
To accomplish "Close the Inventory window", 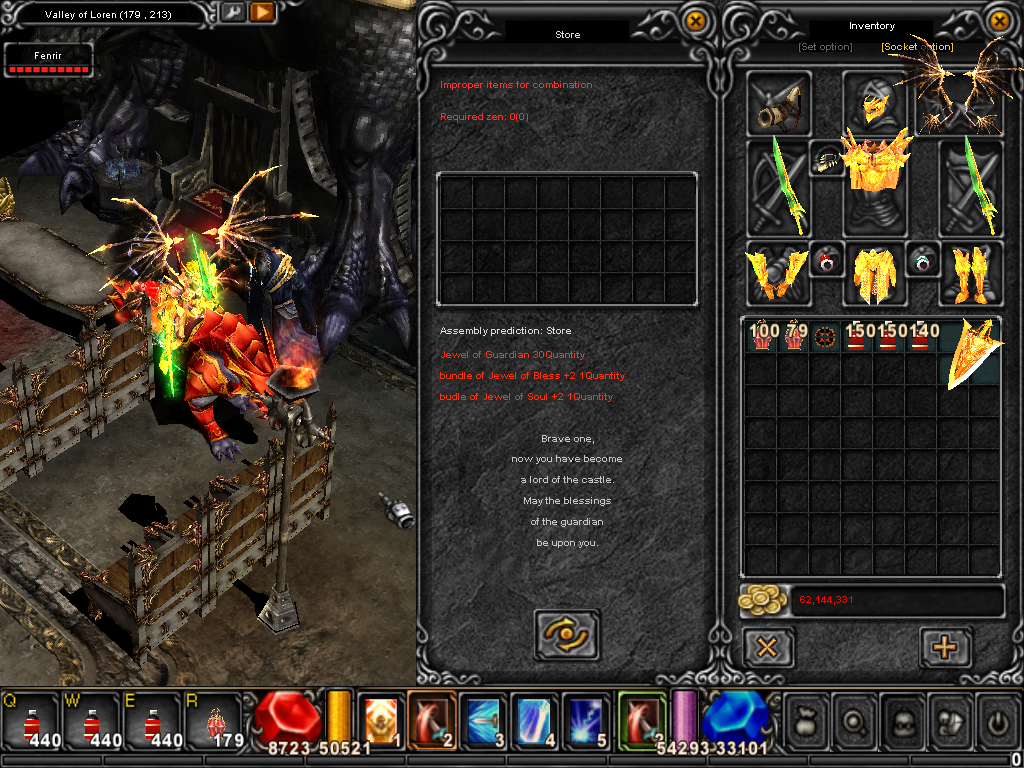I will (x=999, y=20).
